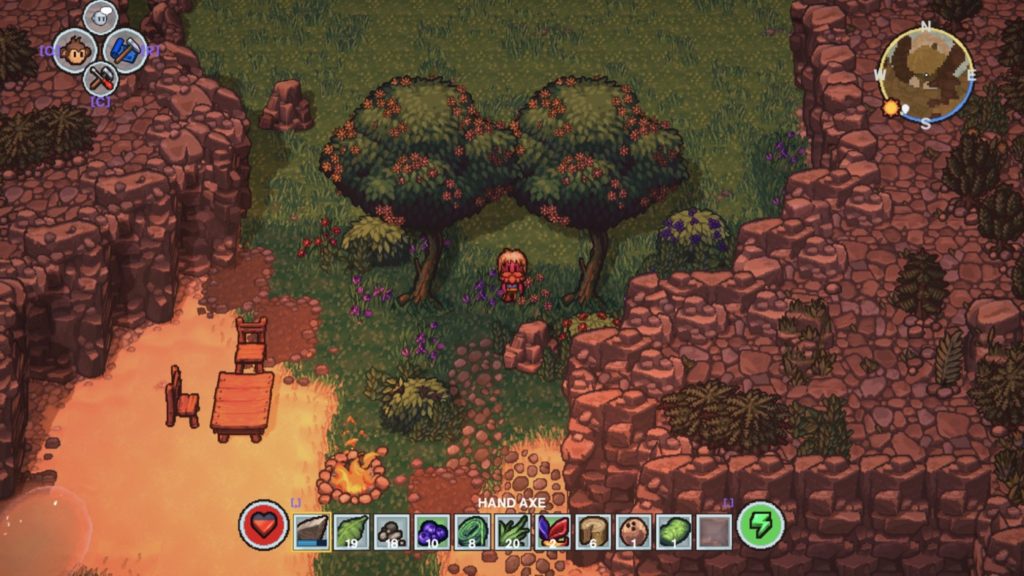Open the monkey management menu icon
The width and height of the screenshot is (1024, 576).
(x=74, y=50)
